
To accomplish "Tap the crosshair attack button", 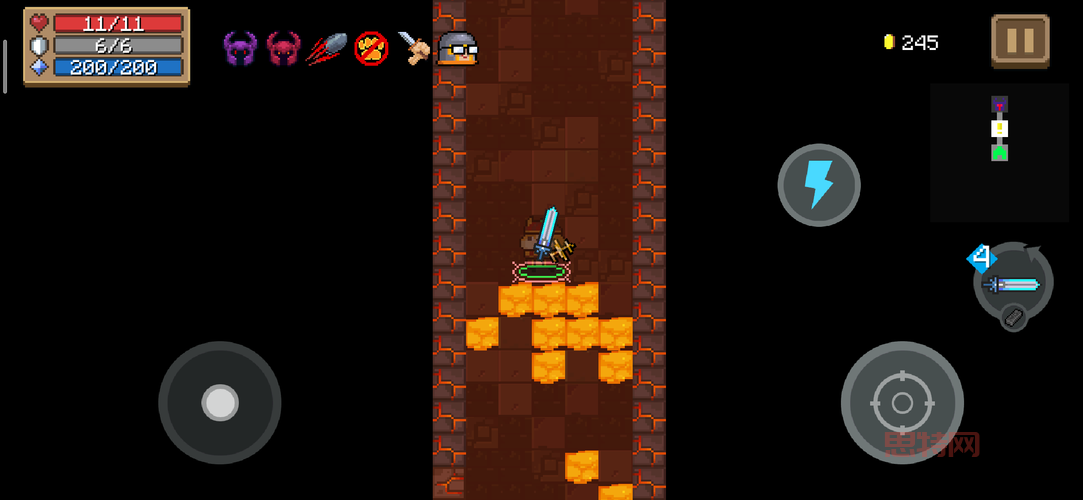I will click(901, 402).
